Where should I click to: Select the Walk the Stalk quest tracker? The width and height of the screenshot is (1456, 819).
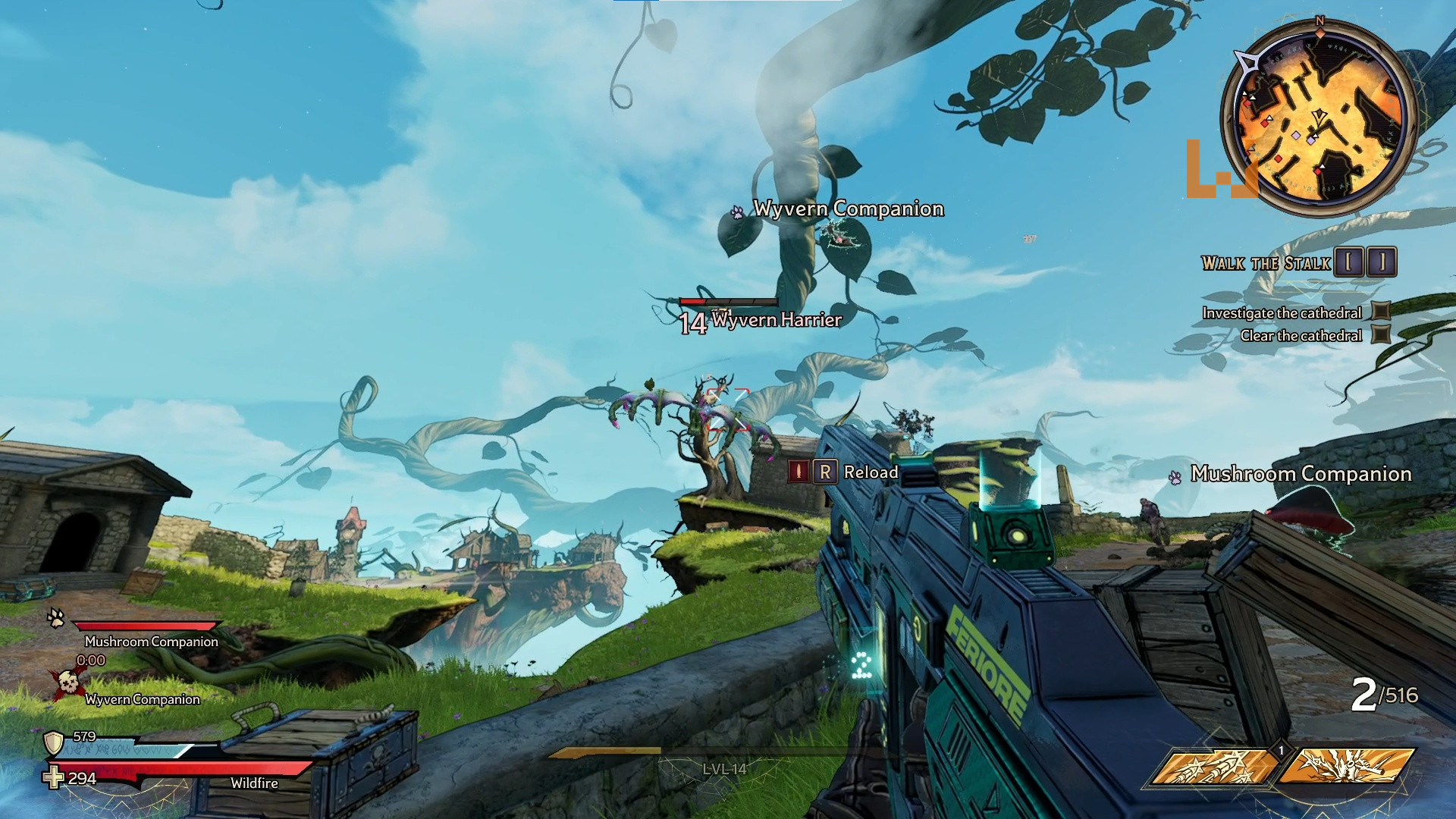click(1266, 263)
